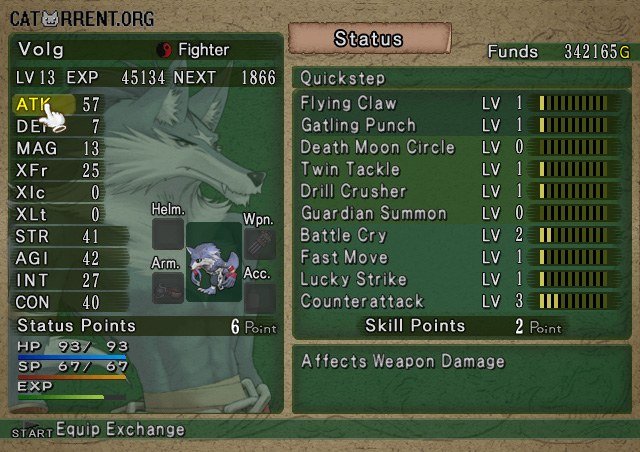Choose the Battle Cry skill
Image resolution: width=640 pixels, height=452 pixels.
pos(343,235)
